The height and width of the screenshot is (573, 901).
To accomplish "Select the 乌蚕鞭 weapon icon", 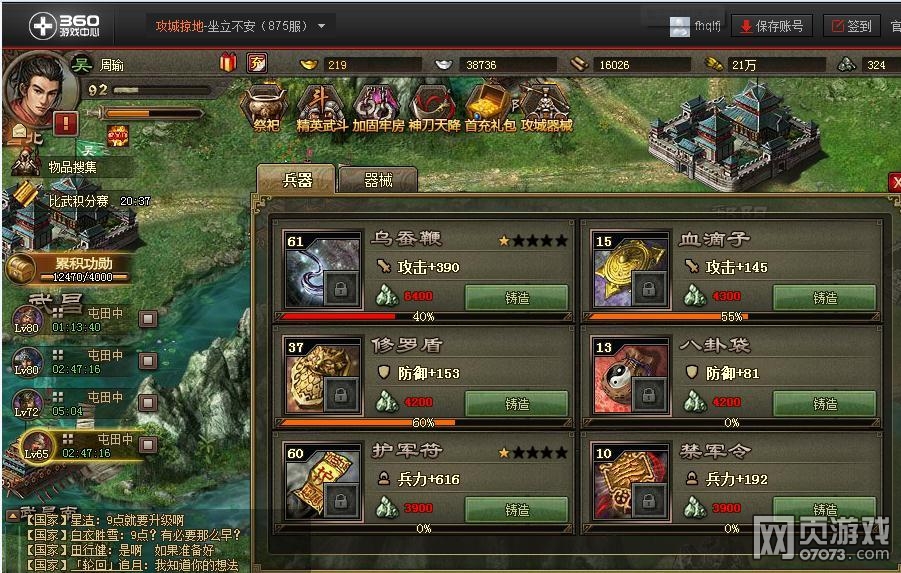I will (x=322, y=271).
